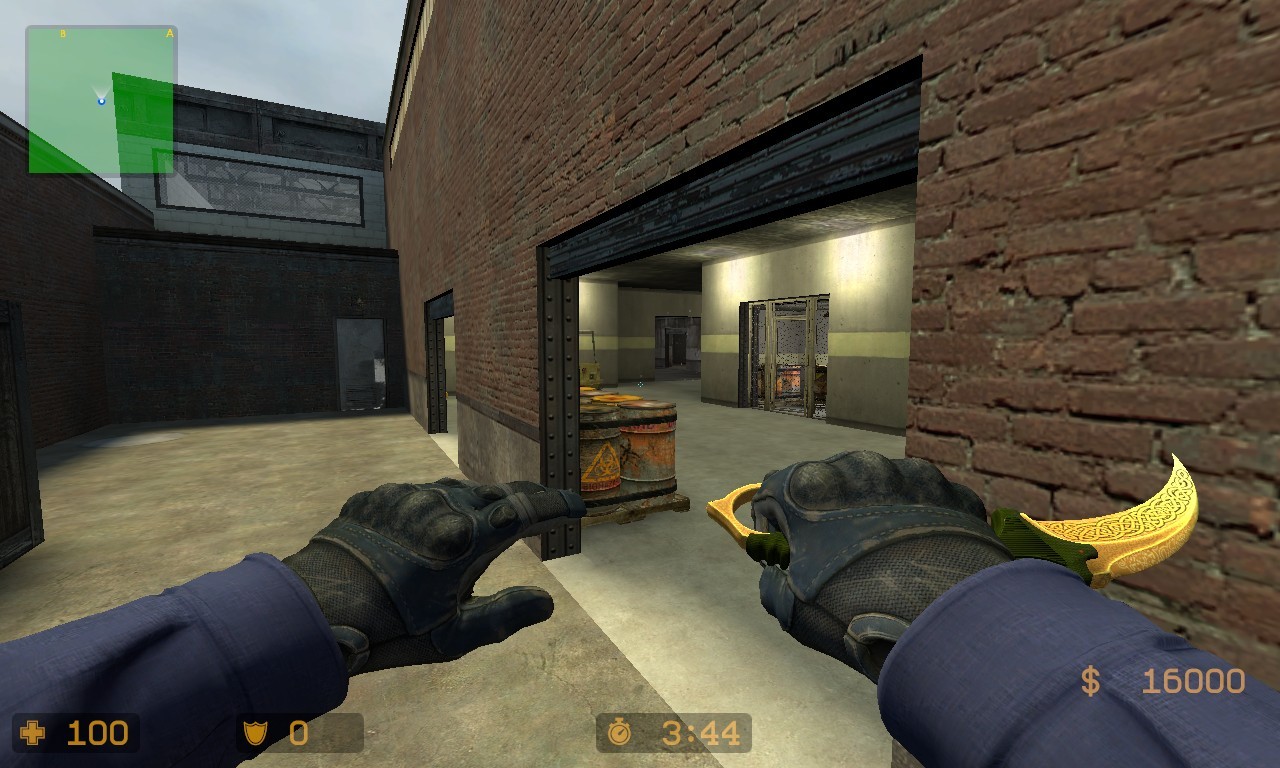Click the player arrow indicator on the radar
This screenshot has width=1280, height=768.
click(x=100, y=100)
